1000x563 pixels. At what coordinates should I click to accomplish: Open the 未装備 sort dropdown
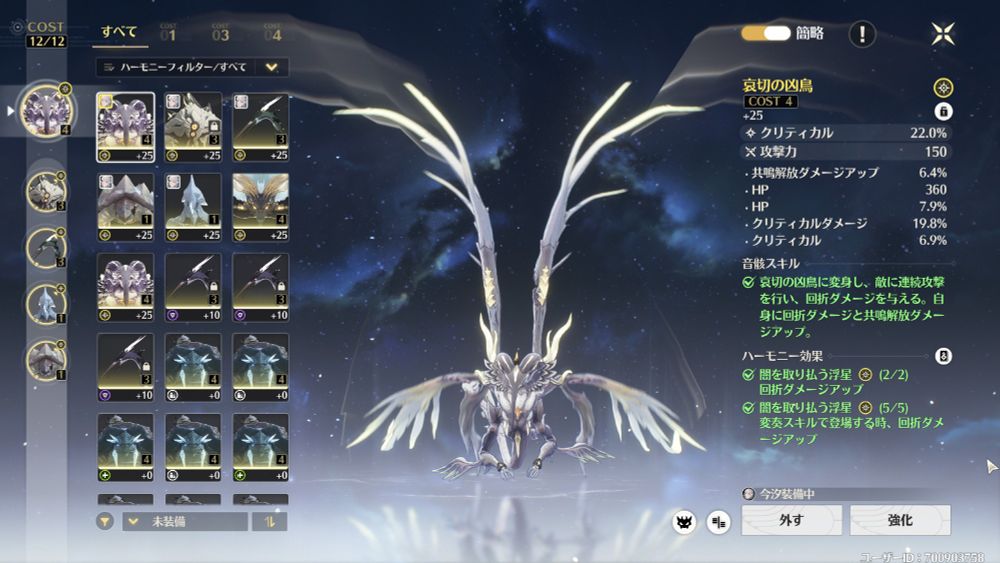click(x=185, y=521)
